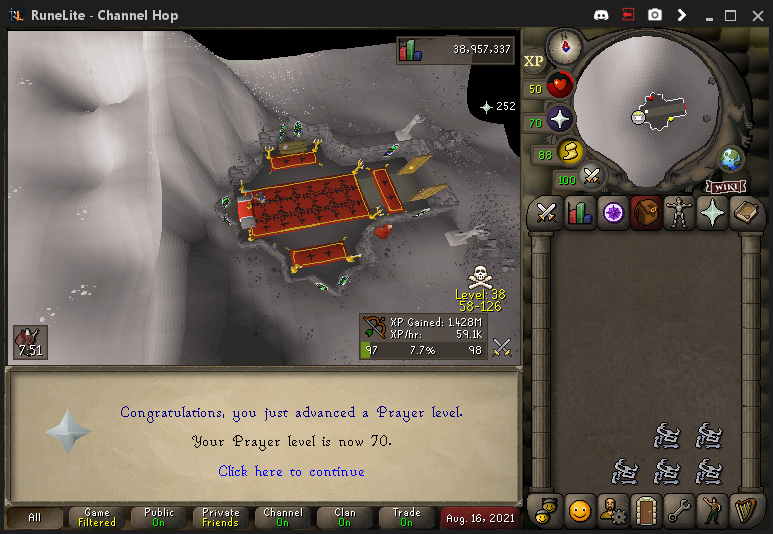
Task: Click the Wiki lookup button
Action: [x=727, y=187]
